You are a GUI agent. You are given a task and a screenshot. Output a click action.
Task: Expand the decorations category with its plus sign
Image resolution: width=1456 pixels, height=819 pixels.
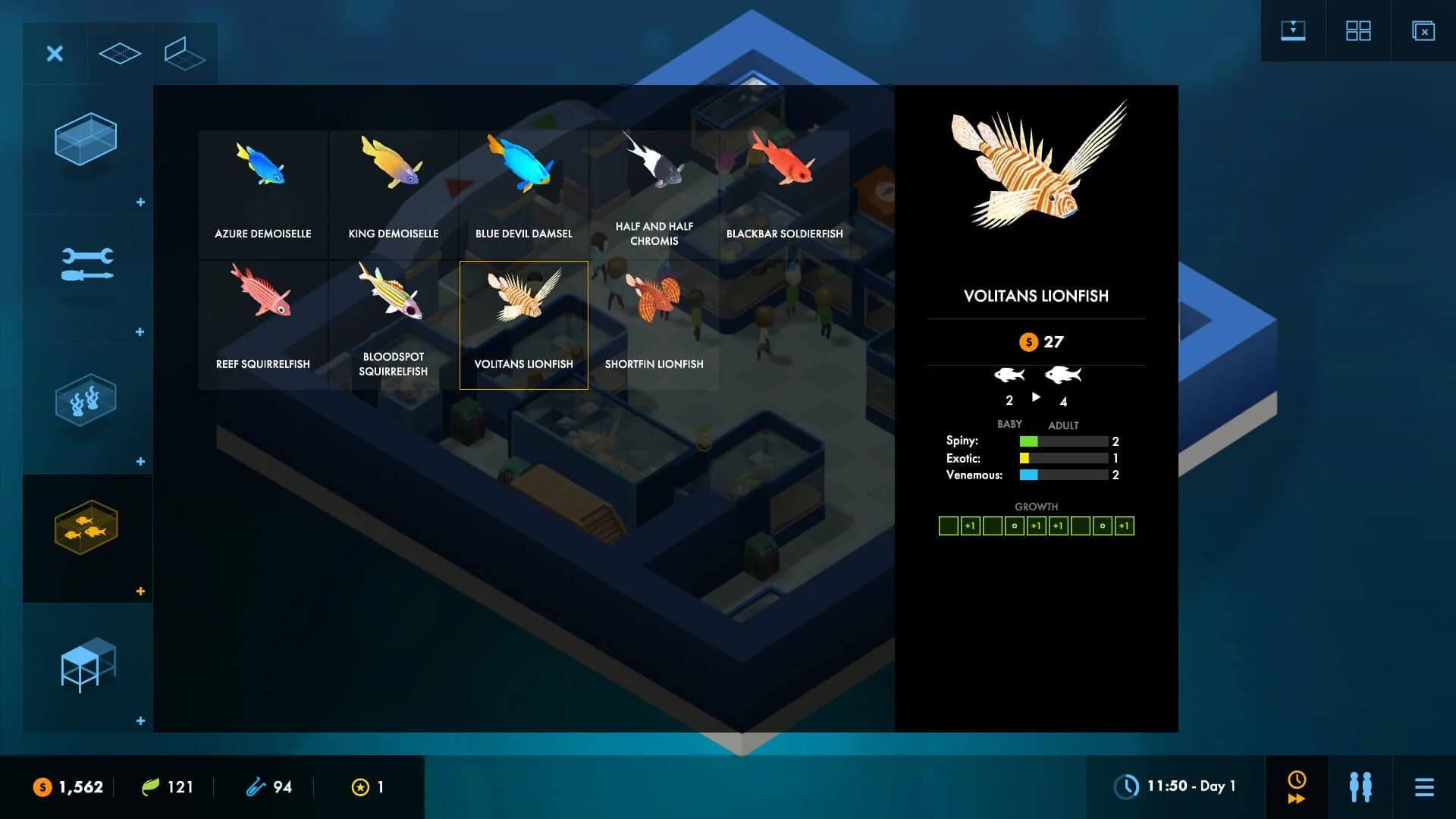[x=140, y=460]
